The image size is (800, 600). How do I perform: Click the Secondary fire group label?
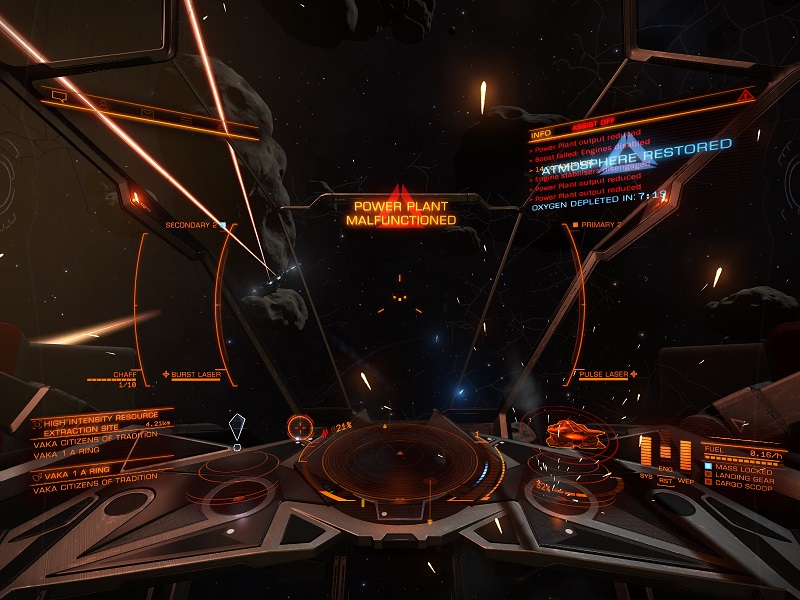point(192,226)
